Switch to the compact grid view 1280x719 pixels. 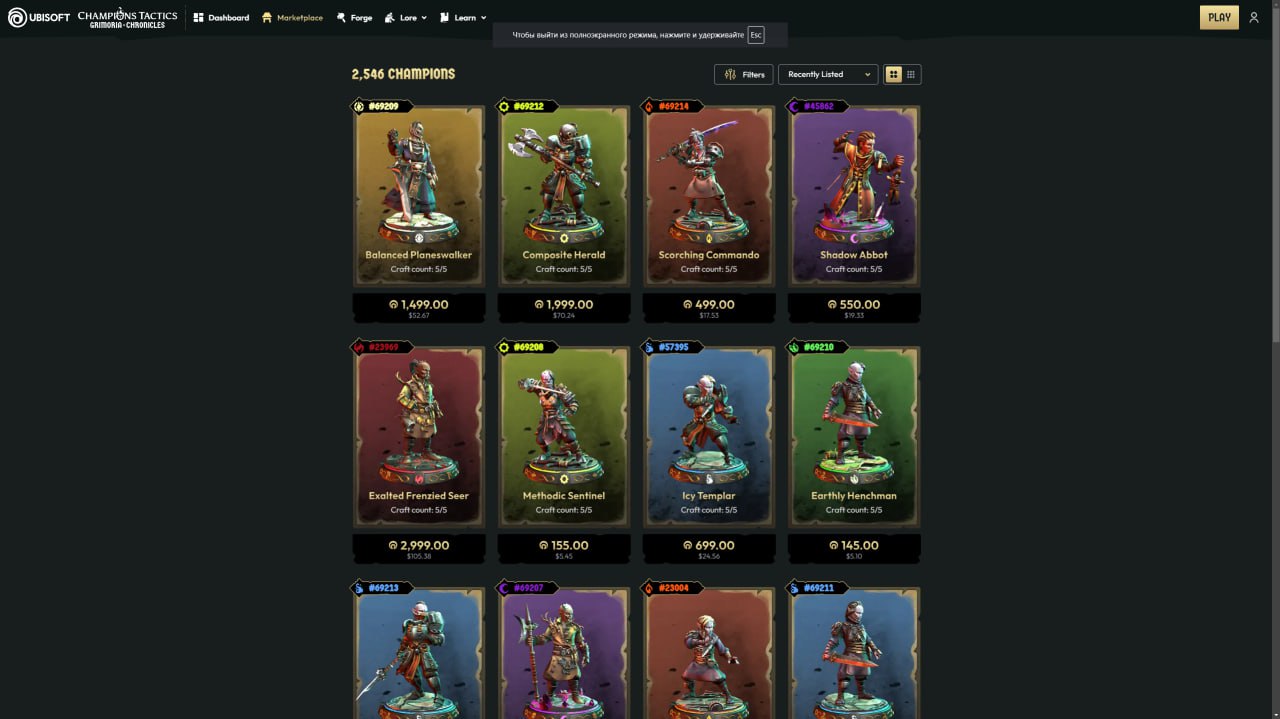[x=911, y=74]
